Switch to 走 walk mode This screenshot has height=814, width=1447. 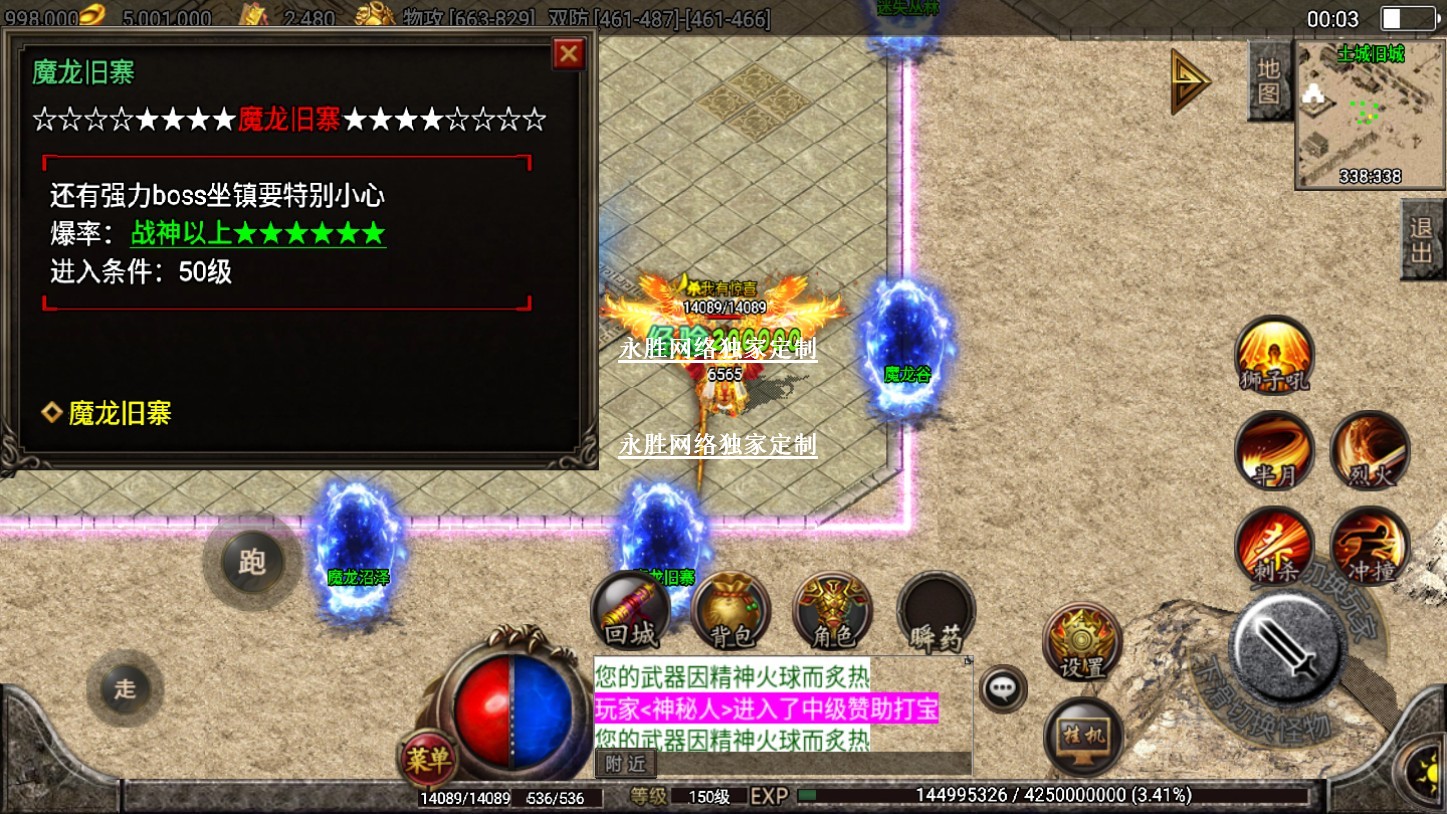point(125,688)
